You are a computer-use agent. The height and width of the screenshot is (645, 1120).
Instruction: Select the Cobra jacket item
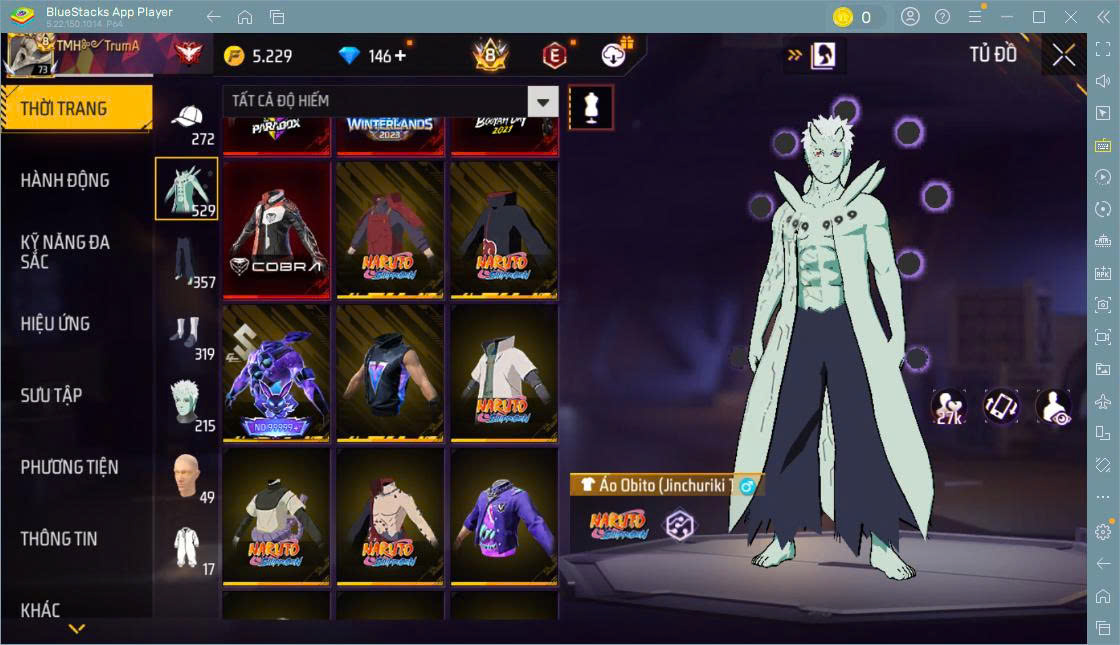pyautogui.click(x=276, y=229)
